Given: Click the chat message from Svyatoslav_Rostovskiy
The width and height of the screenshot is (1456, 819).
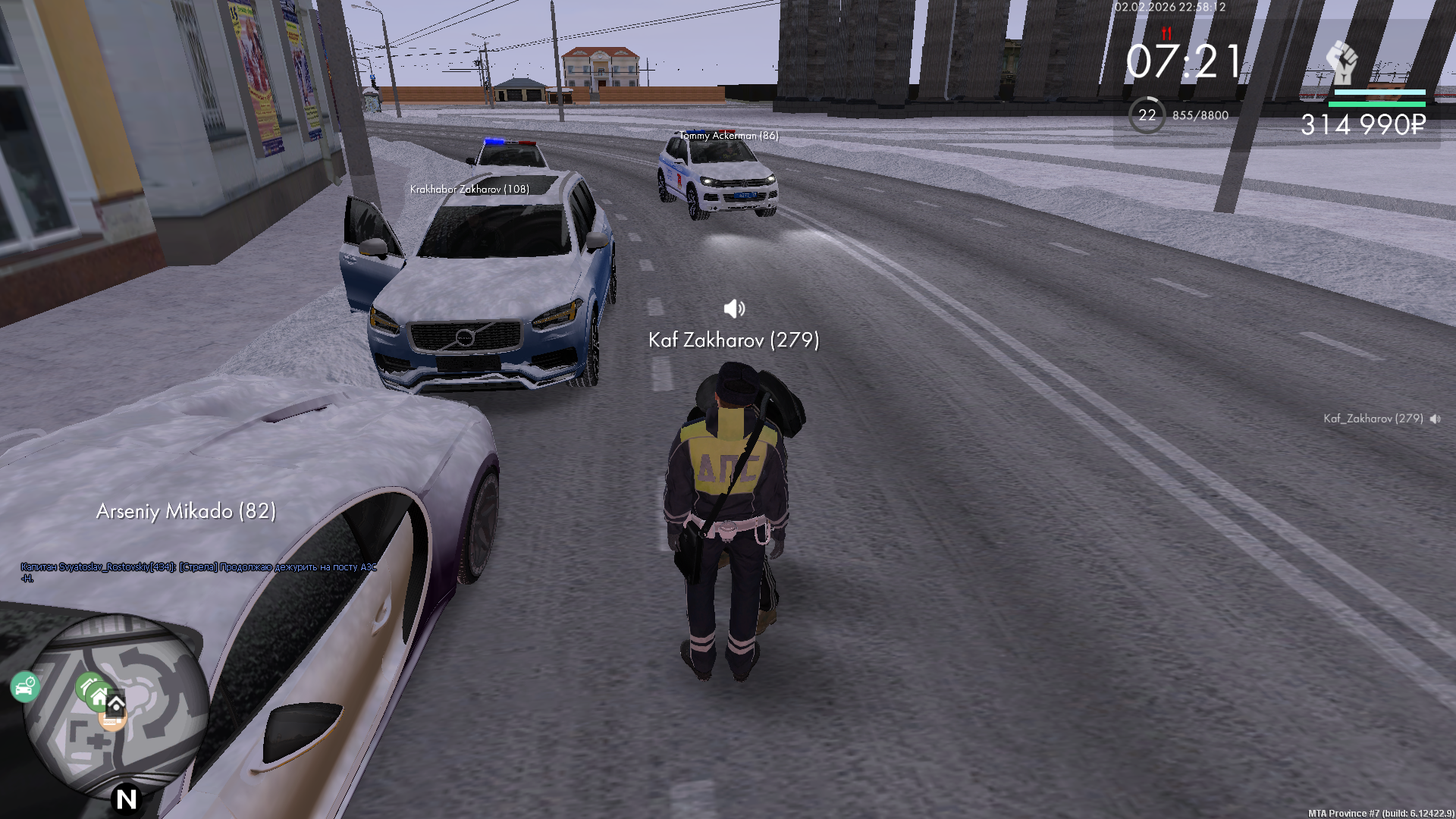Looking at the screenshot, I should 199,572.
